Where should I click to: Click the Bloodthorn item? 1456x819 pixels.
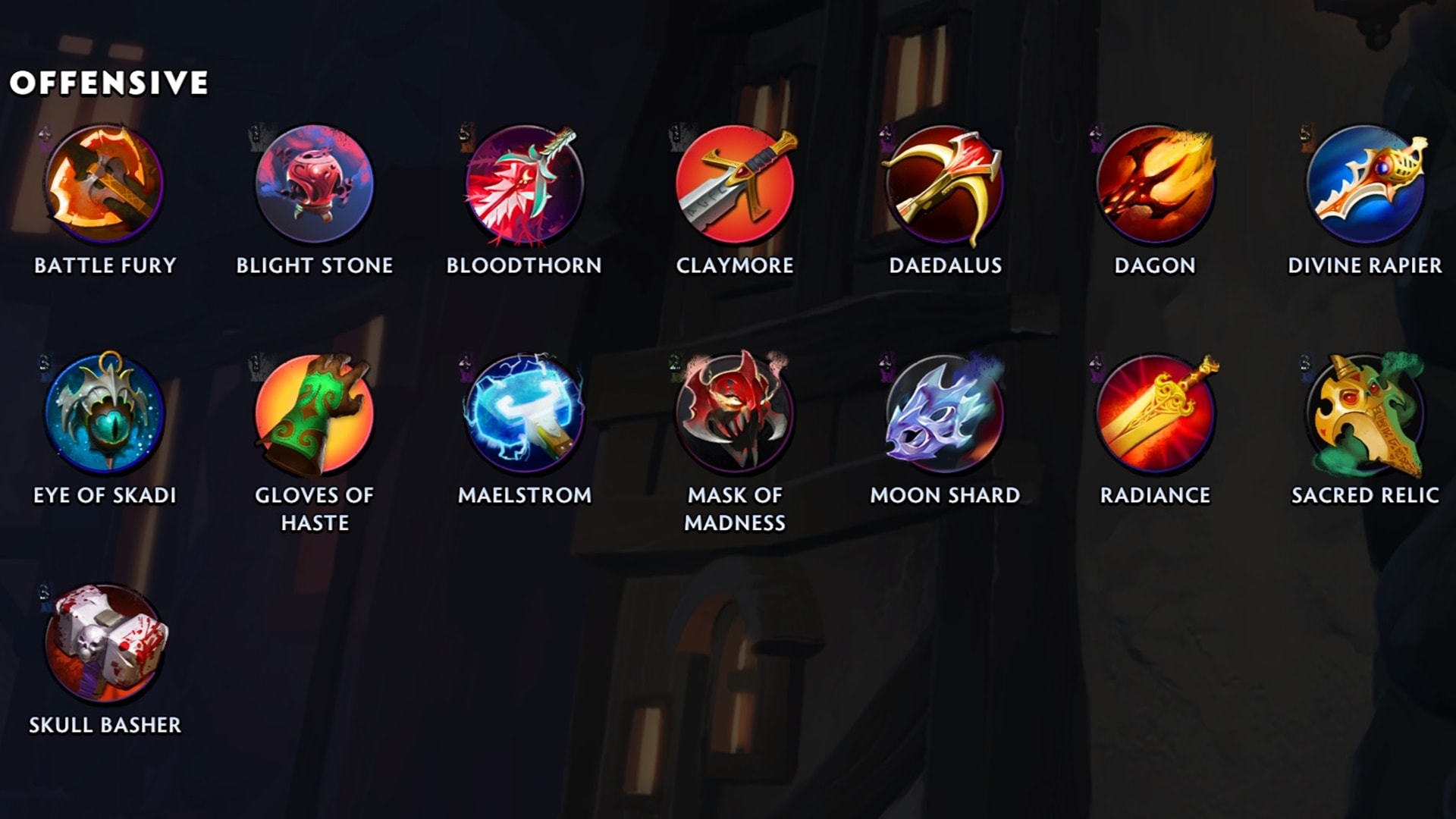click(524, 184)
